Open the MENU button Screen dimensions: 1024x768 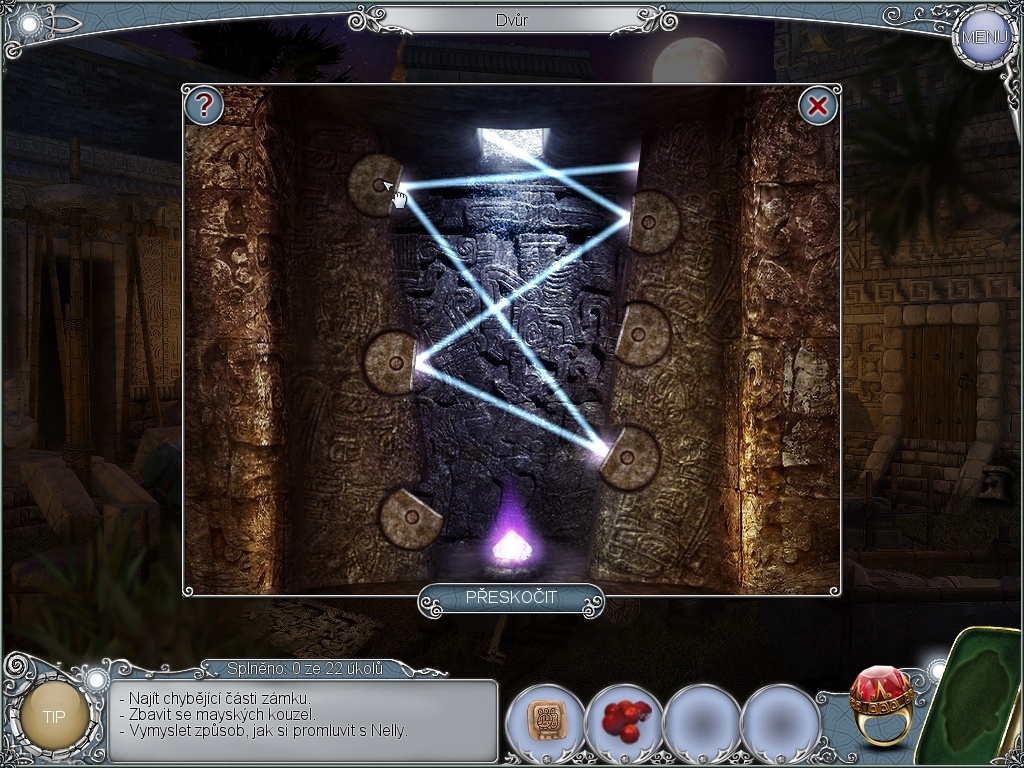[984, 37]
